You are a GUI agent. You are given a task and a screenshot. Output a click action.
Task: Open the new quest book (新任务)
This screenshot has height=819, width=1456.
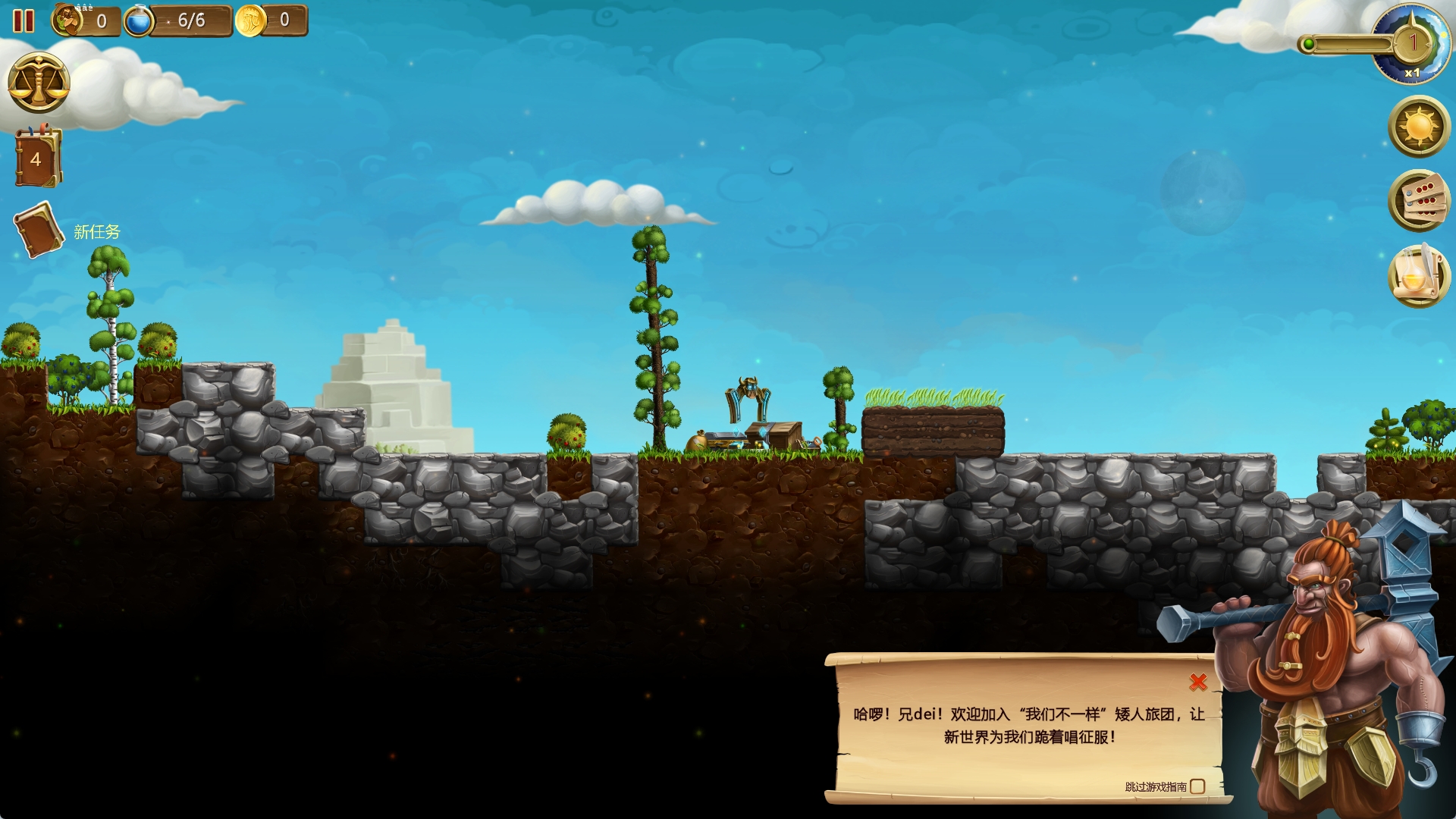(39, 229)
